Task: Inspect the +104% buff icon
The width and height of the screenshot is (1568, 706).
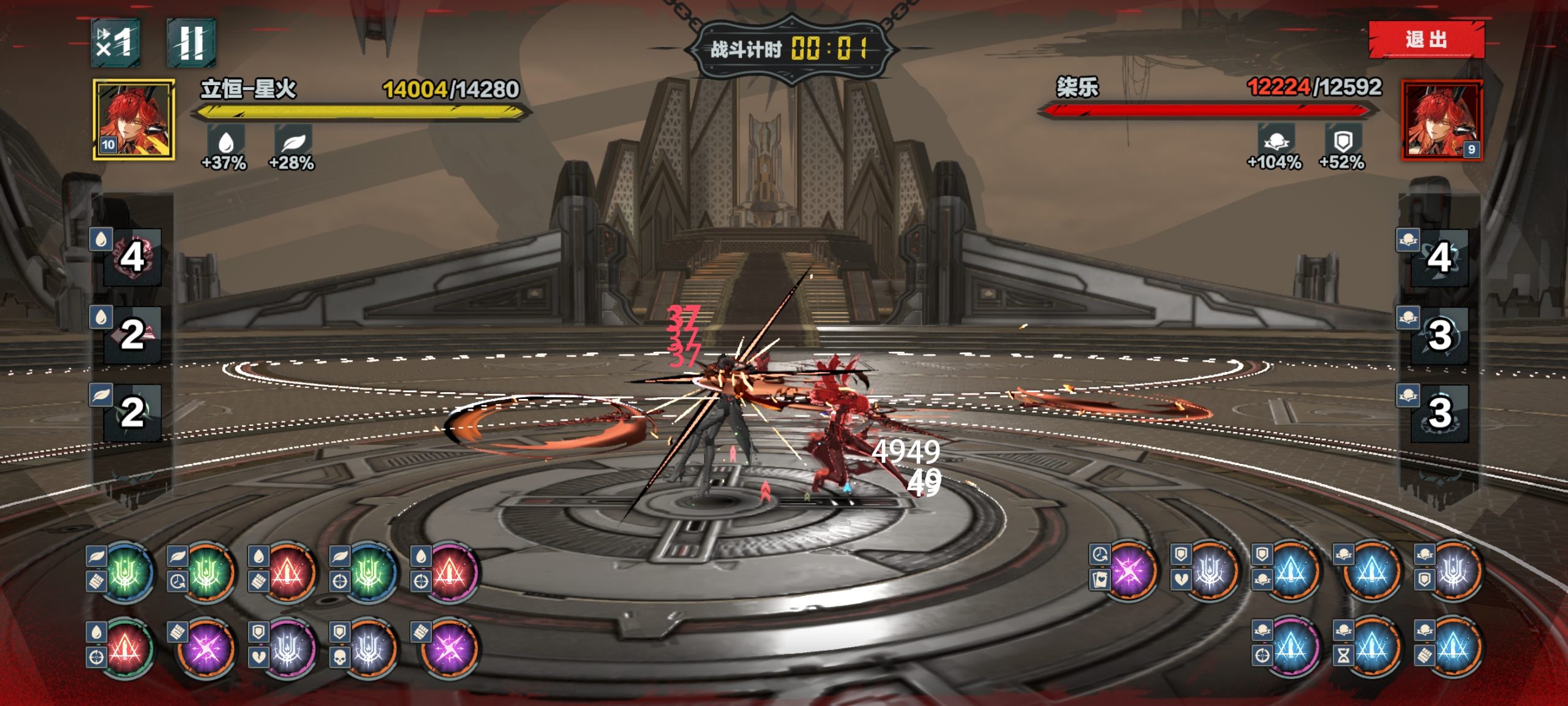Action: [x=1276, y=140]
